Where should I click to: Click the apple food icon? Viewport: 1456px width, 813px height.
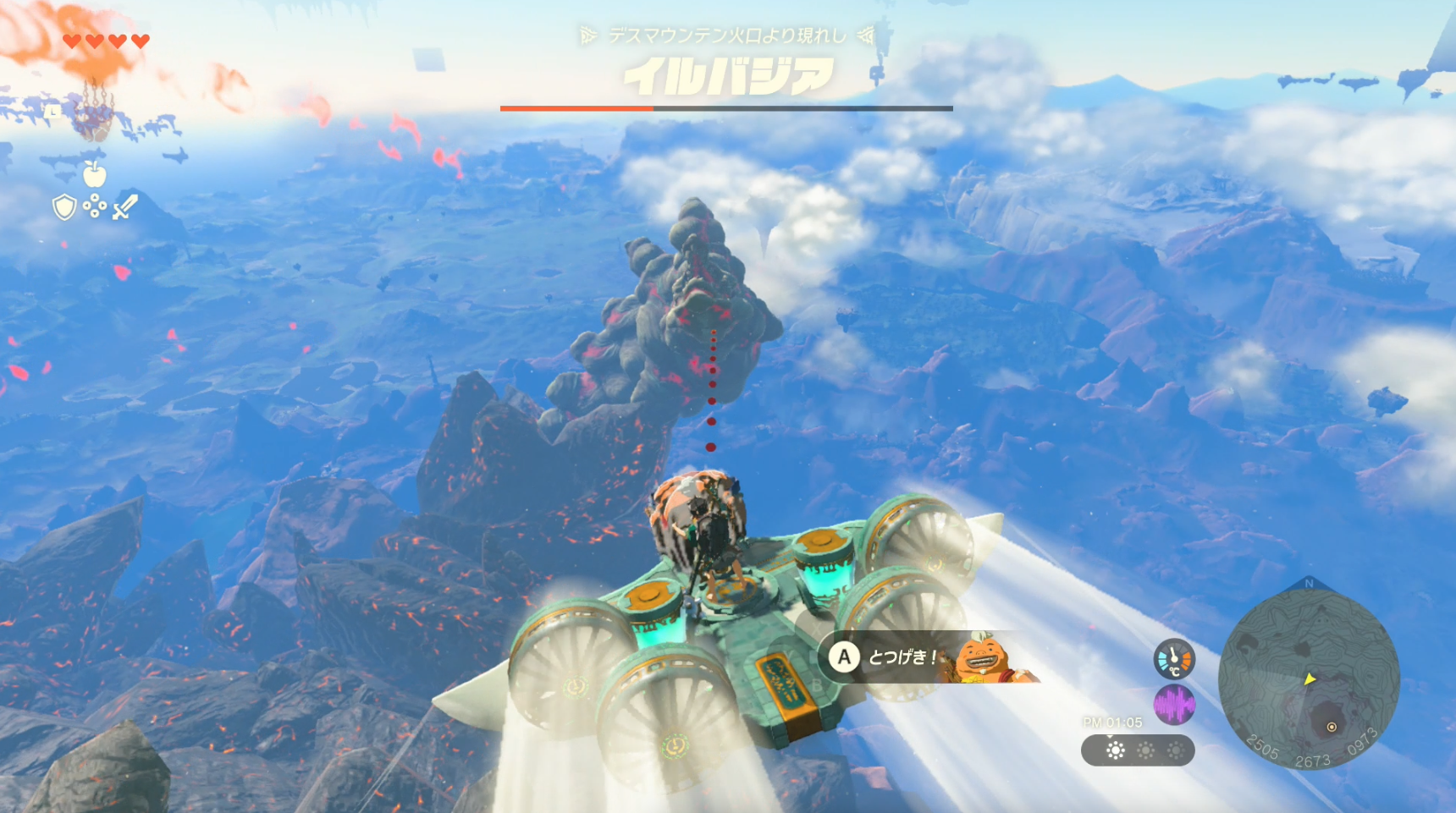(x=95, y=173)
